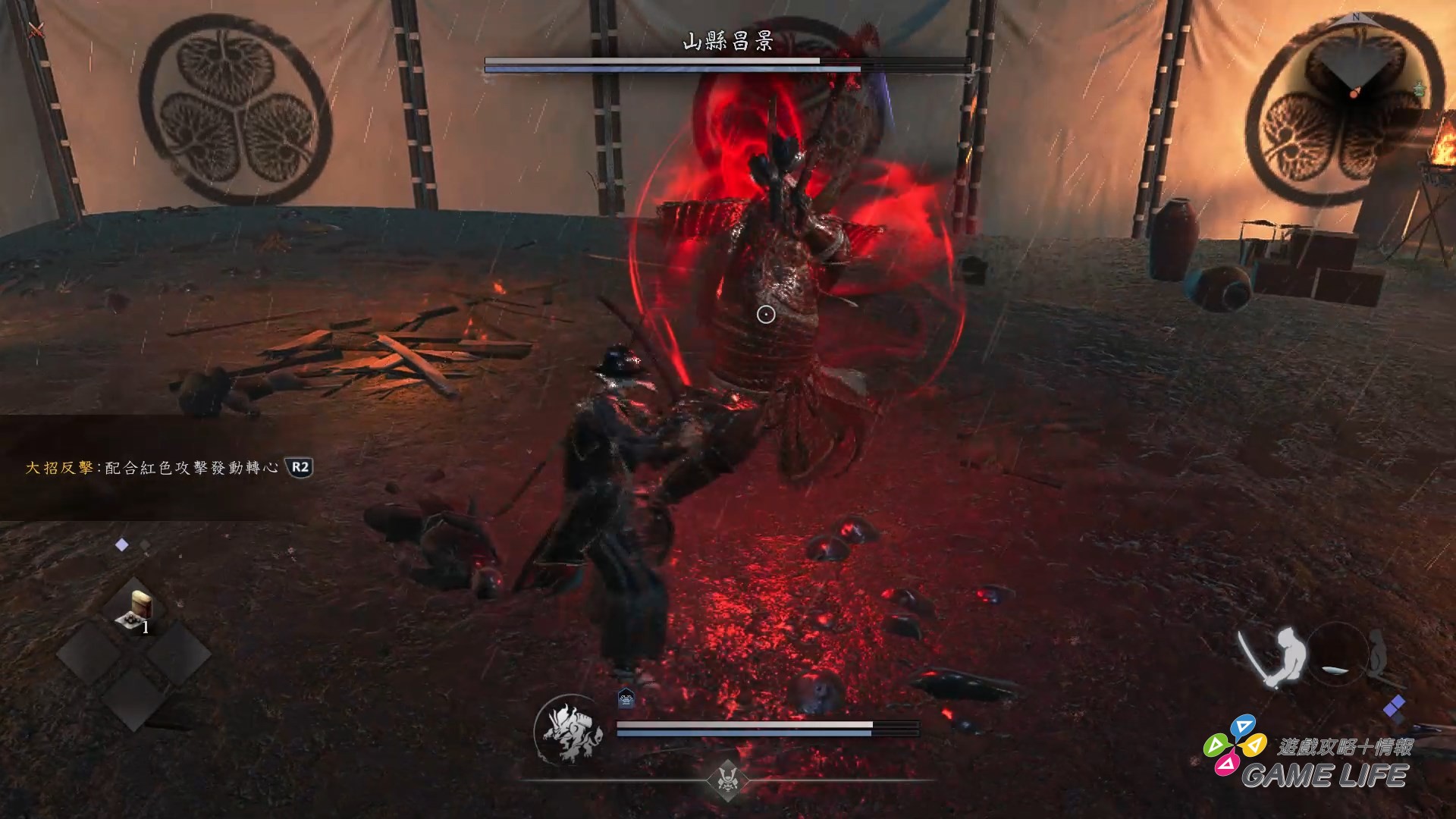Toggle the purple diamond marker near bottom right
The height and width of the screenshot is (819, 1456).
(x=1394, y=708)
